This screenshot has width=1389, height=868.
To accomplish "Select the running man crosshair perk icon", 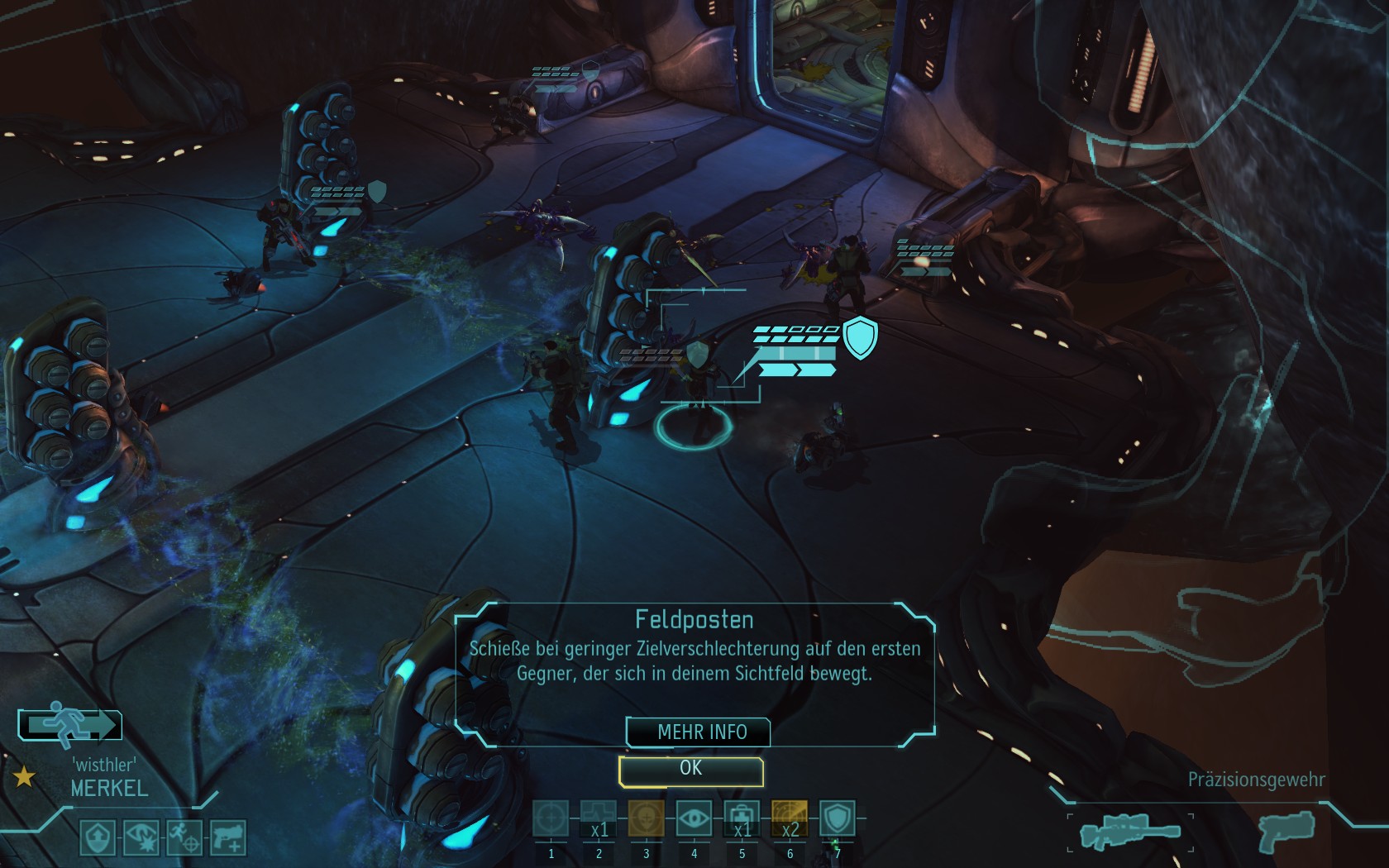I will [184, 838].
